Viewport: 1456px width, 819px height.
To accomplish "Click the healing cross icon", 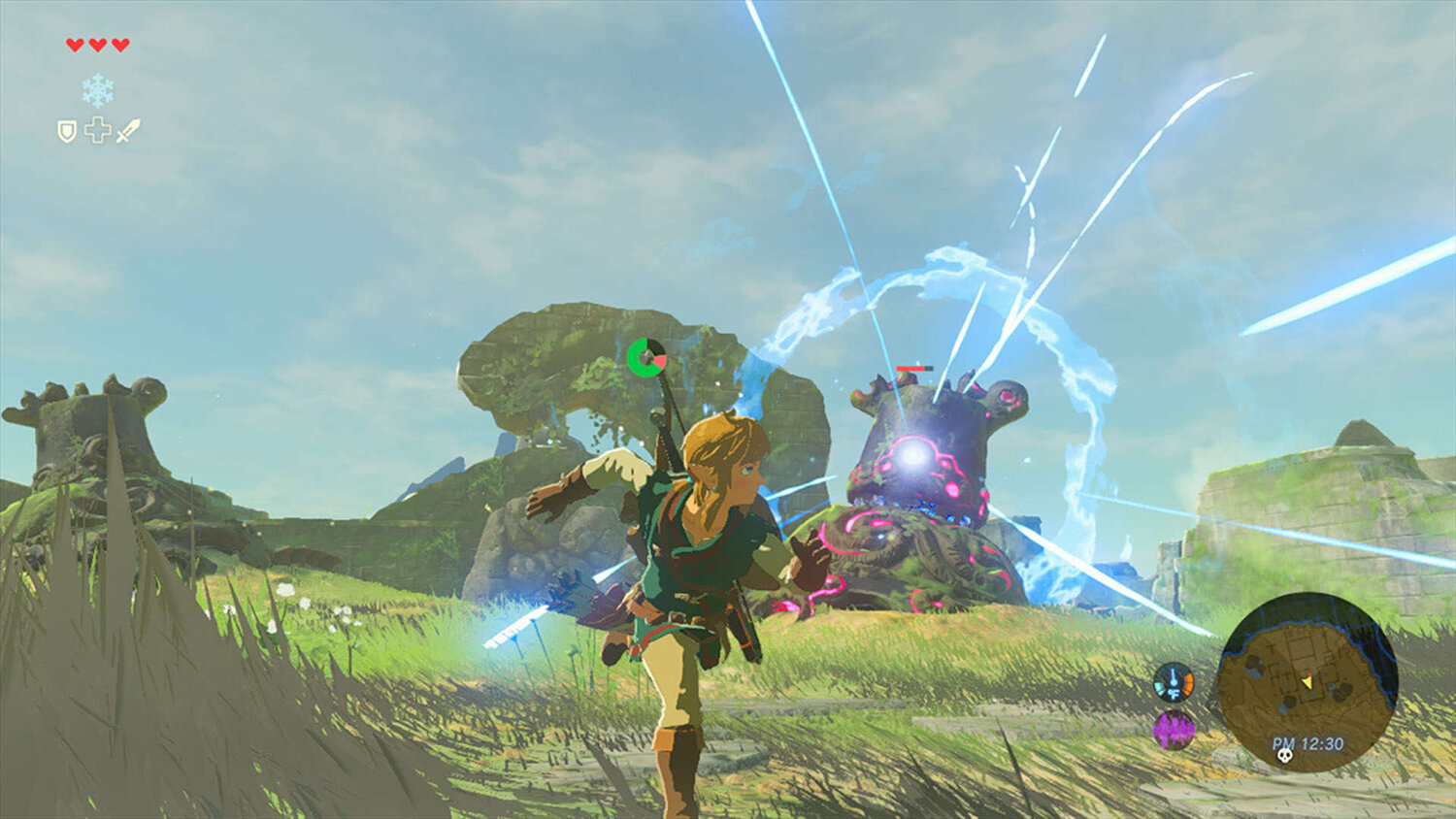I will (x=97, y=129).
